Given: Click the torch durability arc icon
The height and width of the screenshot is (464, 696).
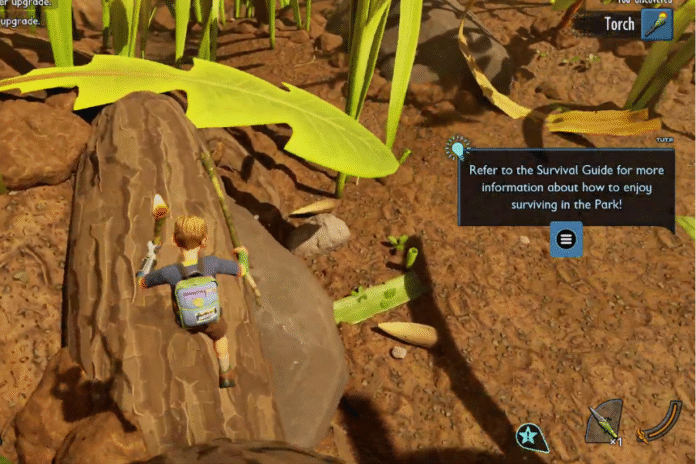Looking at the screenshot, I should click(659, 421).
